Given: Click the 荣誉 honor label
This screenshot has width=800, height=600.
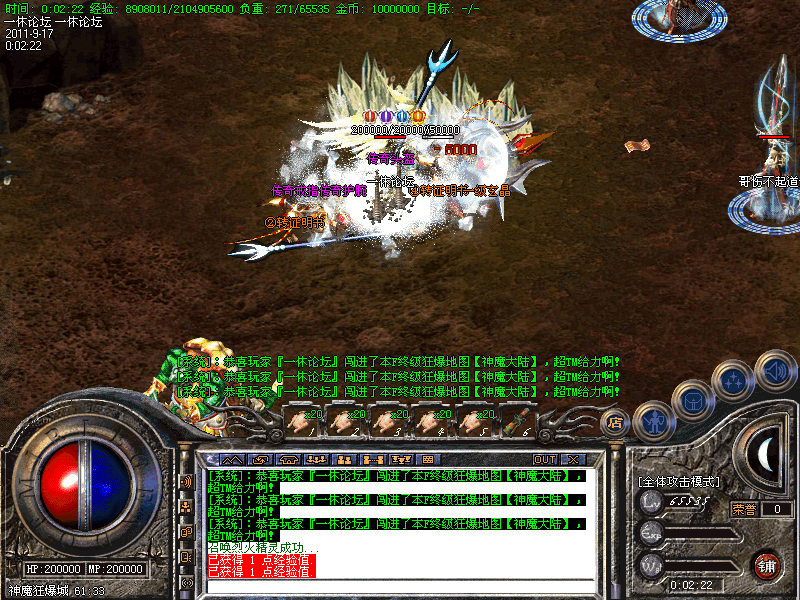Looking at the screenshot, I should point(743,509).
